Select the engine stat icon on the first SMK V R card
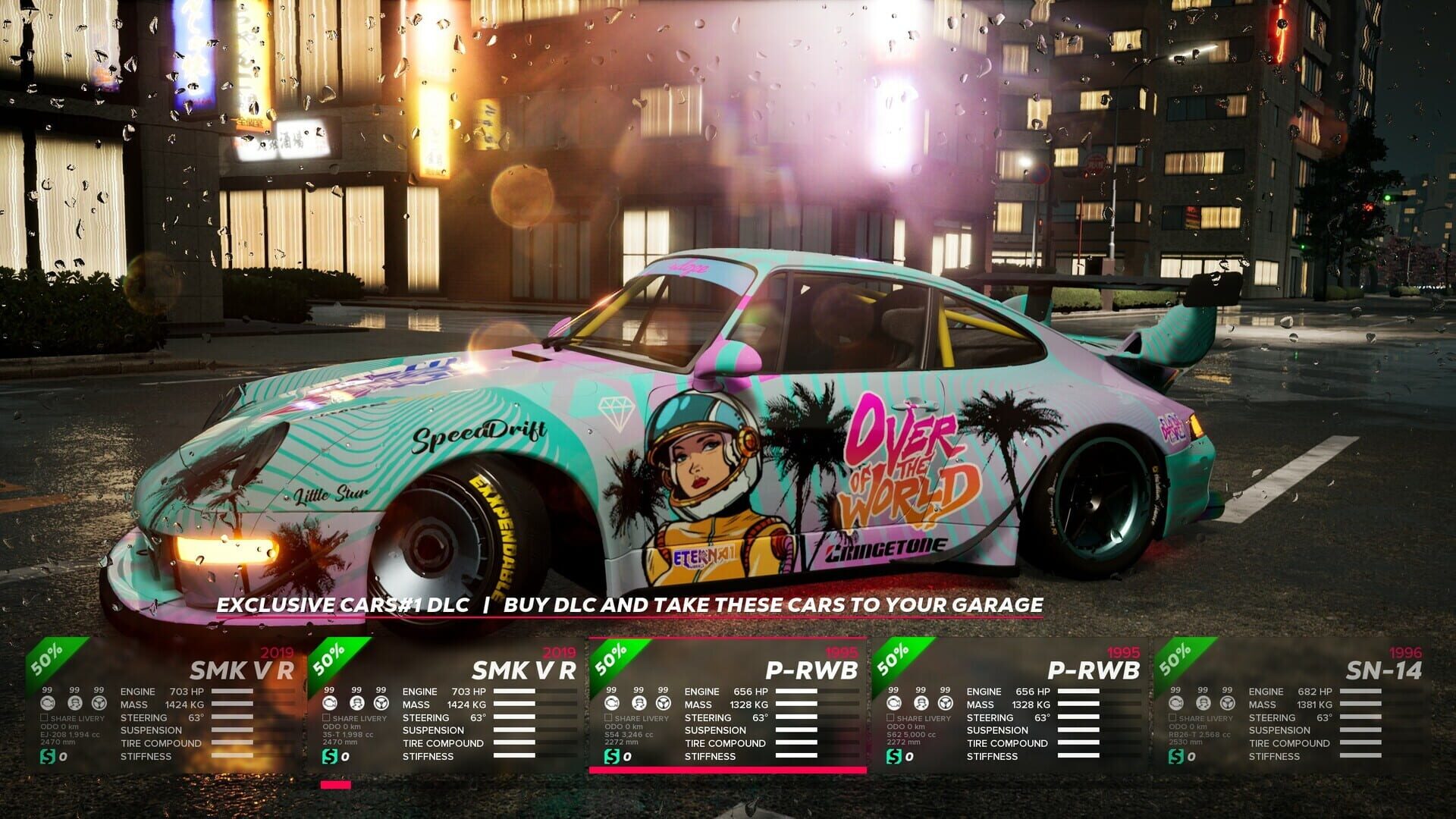 47,704
